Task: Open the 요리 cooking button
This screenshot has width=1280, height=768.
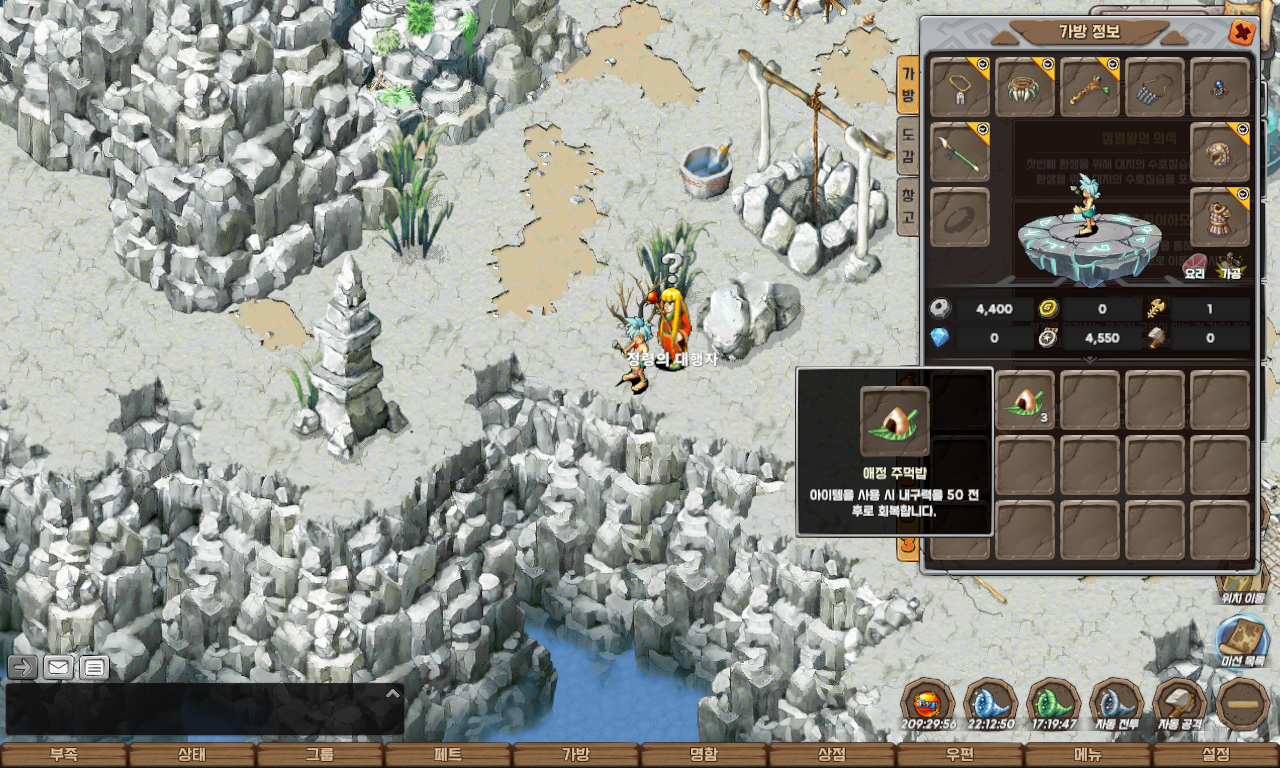Action: 1195,264
